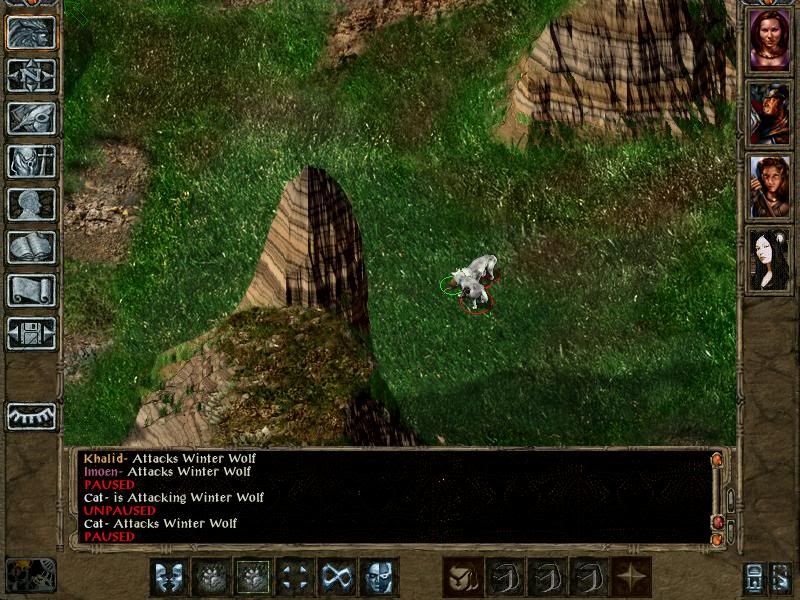
Task: Open options via the floppy disk icon
Action: 31,333
